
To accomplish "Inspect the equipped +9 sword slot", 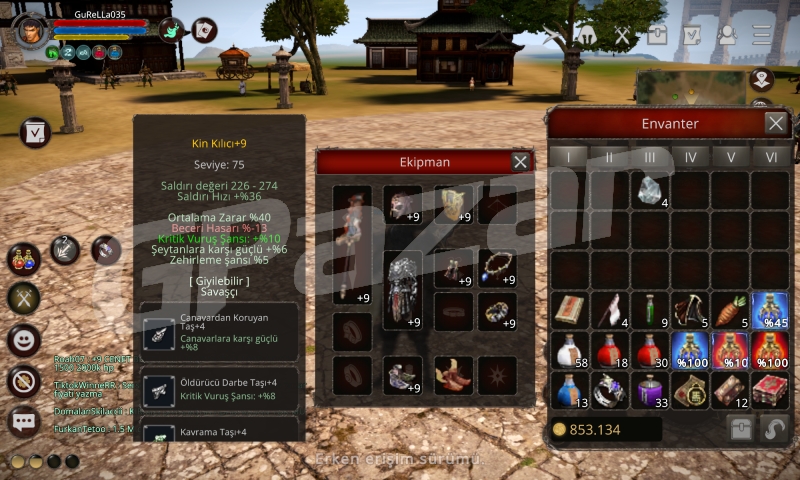I will 352,245.
